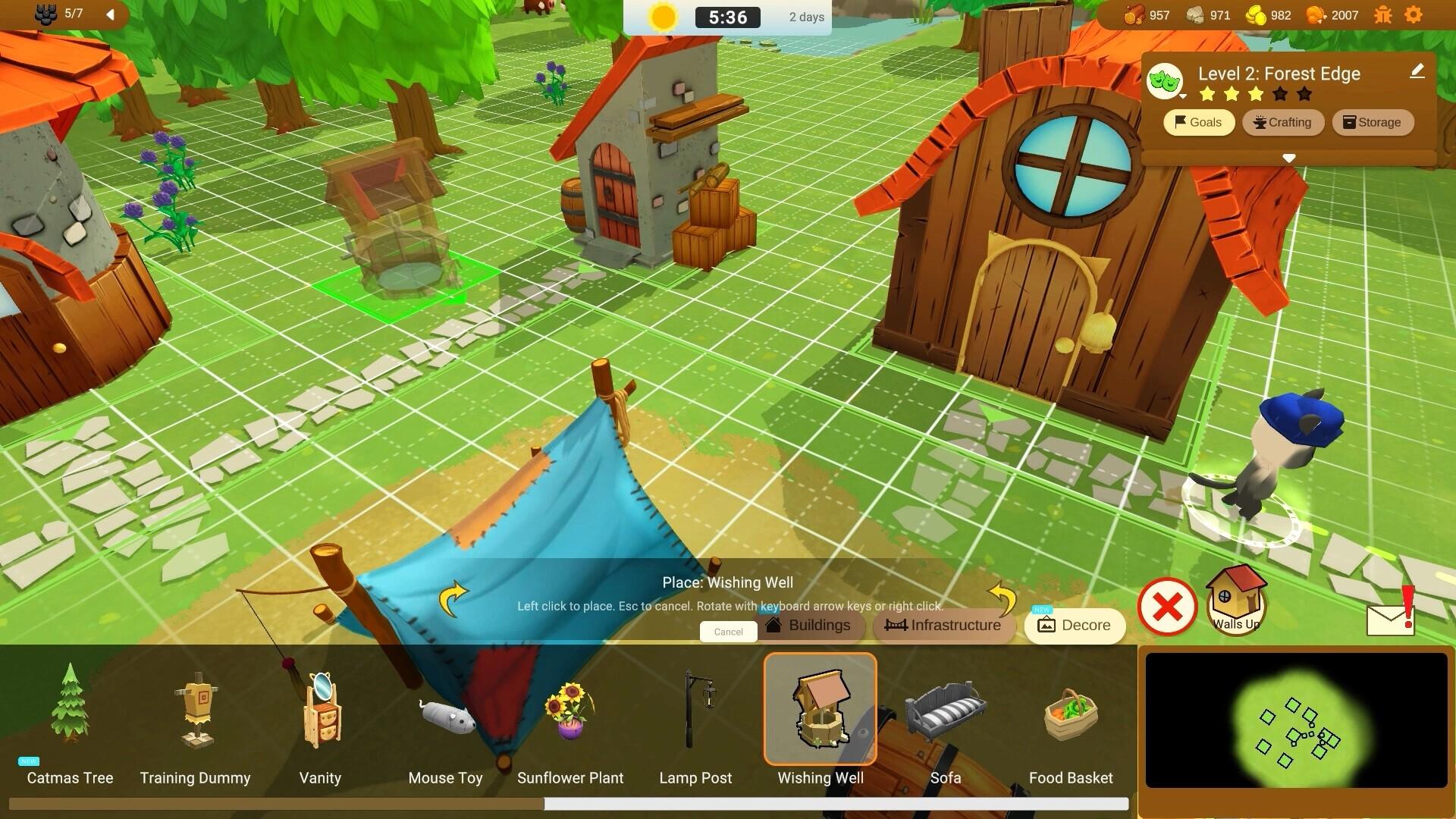
Task: Click the red X to stop placing
Action: pyautogui.click(x=1166, y=606)
